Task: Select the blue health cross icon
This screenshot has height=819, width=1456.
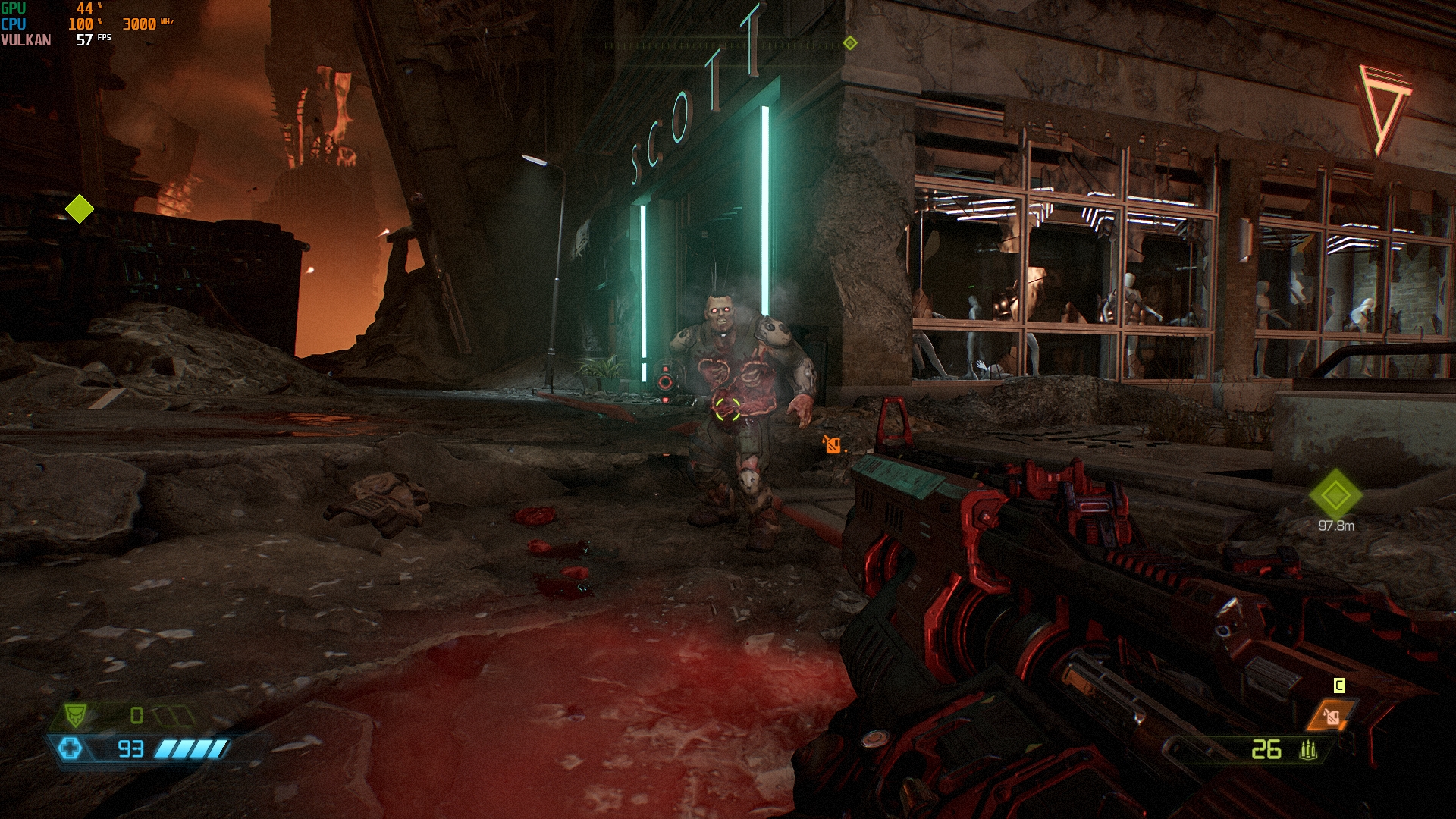Action: pos(70,748)
